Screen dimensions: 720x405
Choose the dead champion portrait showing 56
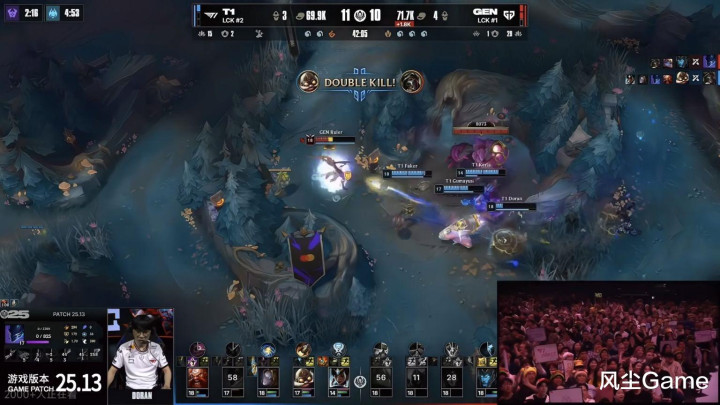(x=379, y=377)
